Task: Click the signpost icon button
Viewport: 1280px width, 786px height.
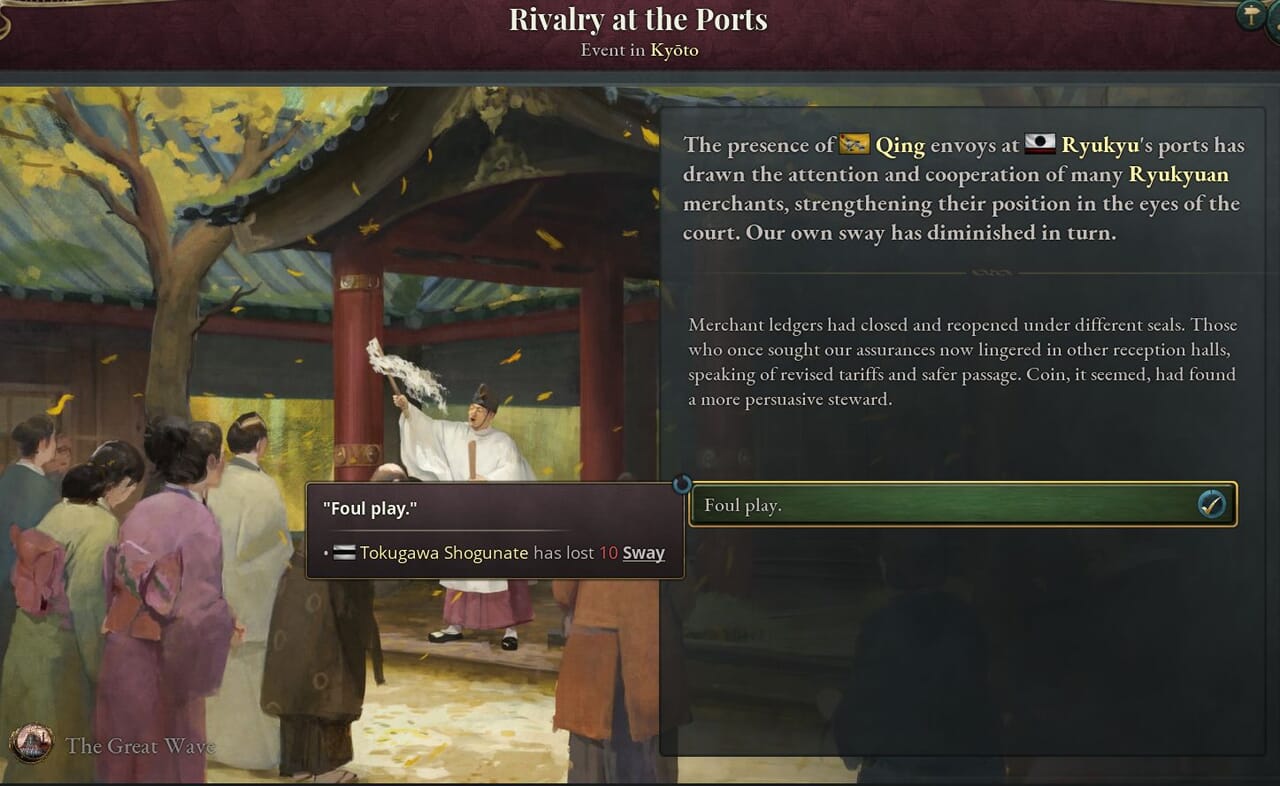Action: click(x=1250, y=14)
